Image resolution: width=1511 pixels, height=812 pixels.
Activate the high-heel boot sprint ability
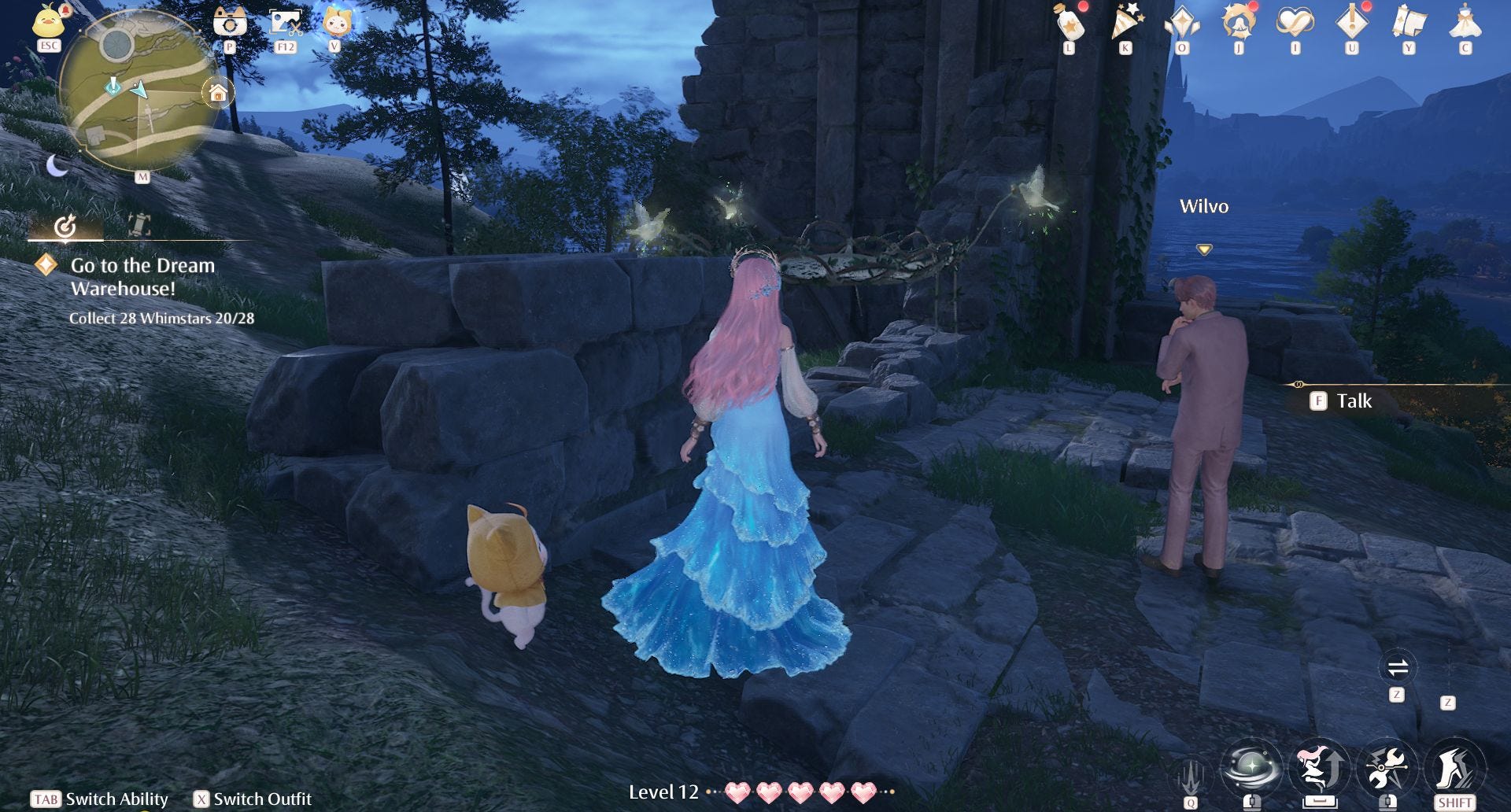1454,767
